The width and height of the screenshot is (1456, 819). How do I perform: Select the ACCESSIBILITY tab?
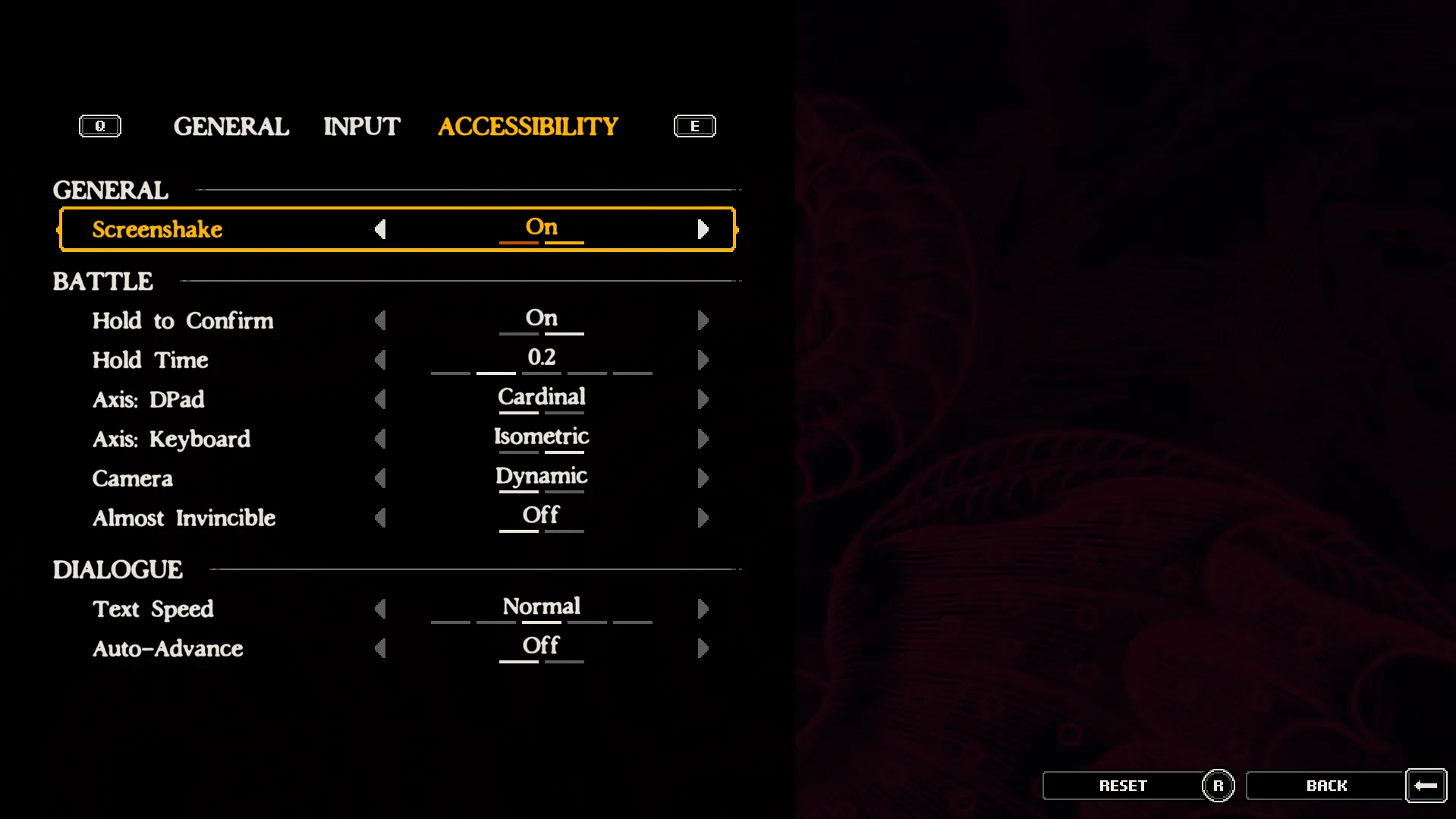[x=527, y=126]
